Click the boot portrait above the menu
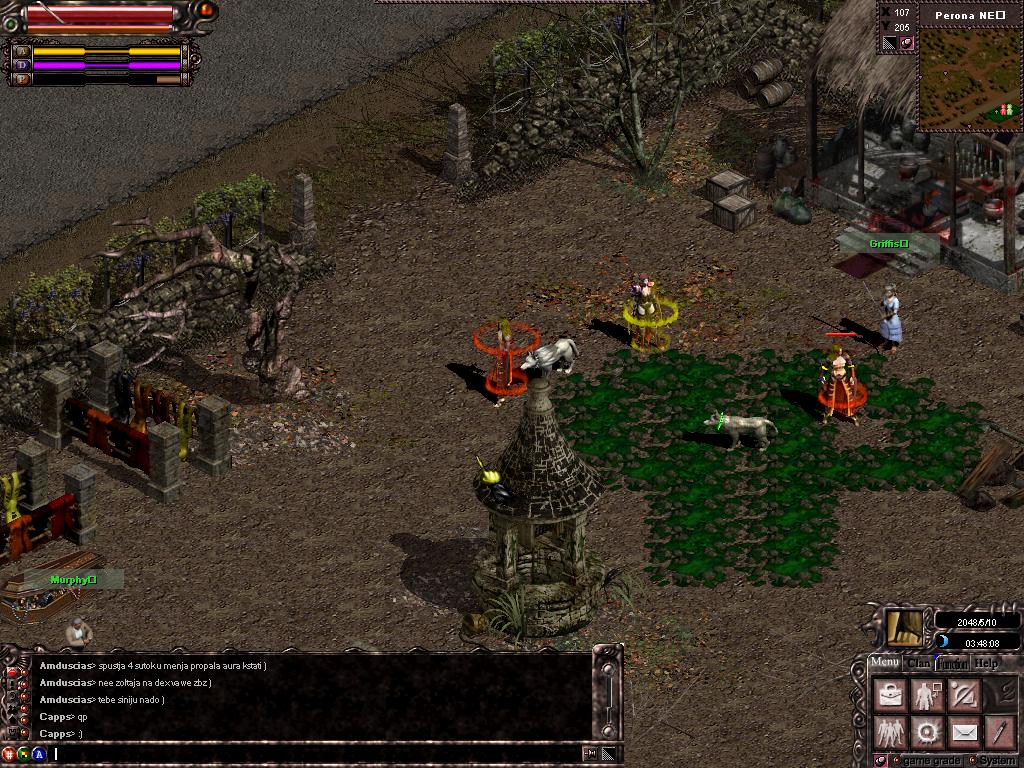1024x768 pixels. coord(903,627)
